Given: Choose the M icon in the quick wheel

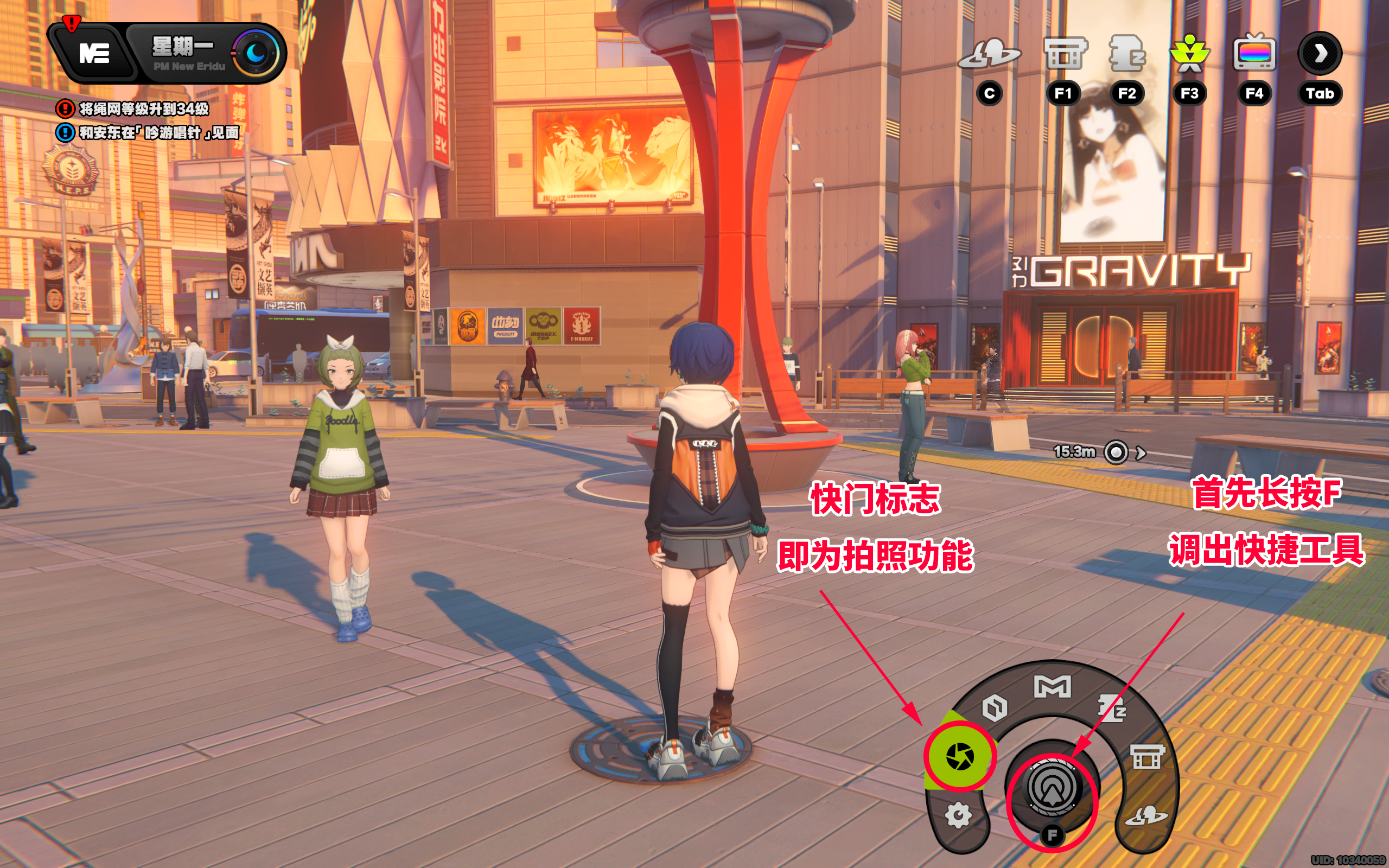Looking at the screenshot, I should 1052,687.
